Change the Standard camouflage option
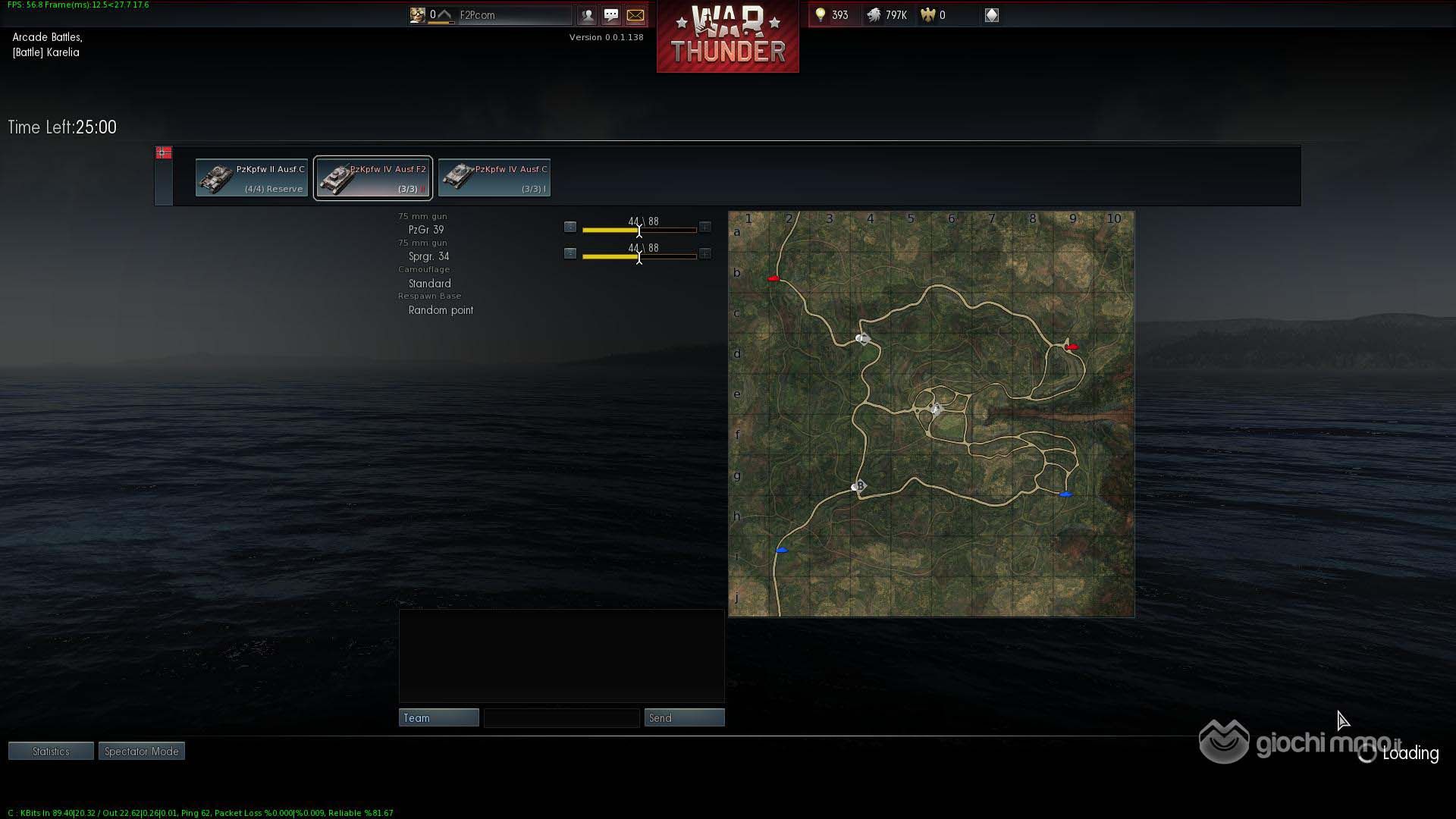This screenshot has width=1456, height=819. click(429, 284)
